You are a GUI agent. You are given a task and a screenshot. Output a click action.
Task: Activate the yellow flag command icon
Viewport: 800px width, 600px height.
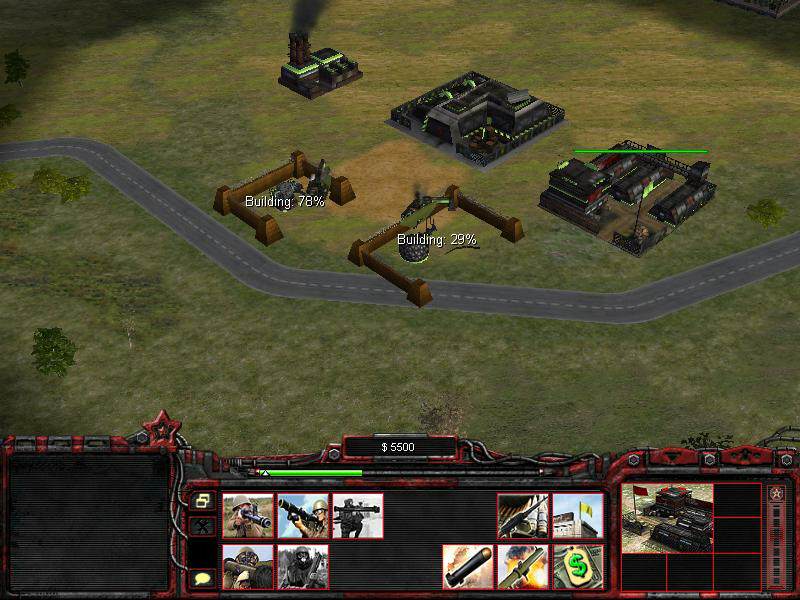577,516
